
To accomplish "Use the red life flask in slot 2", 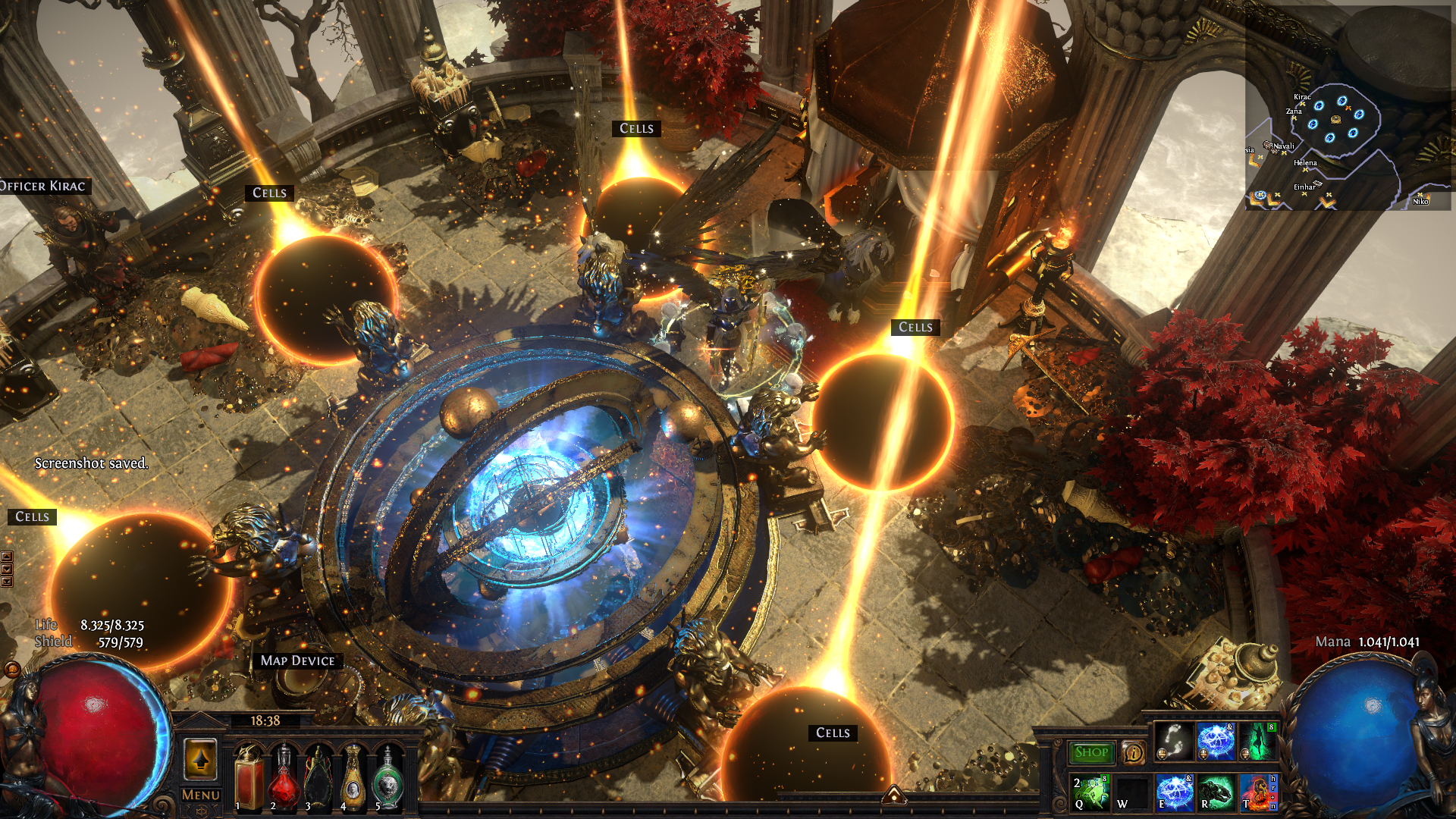I will (284, 777).
